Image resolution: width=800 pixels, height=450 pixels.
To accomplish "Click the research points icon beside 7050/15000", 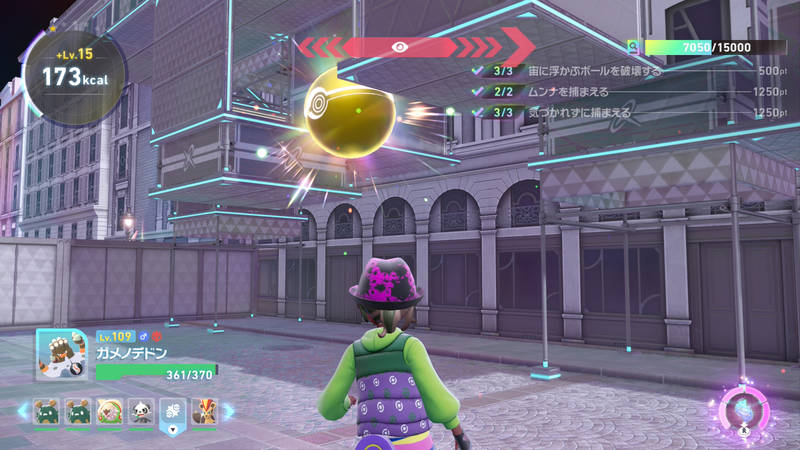I will (x=633, y=47).
